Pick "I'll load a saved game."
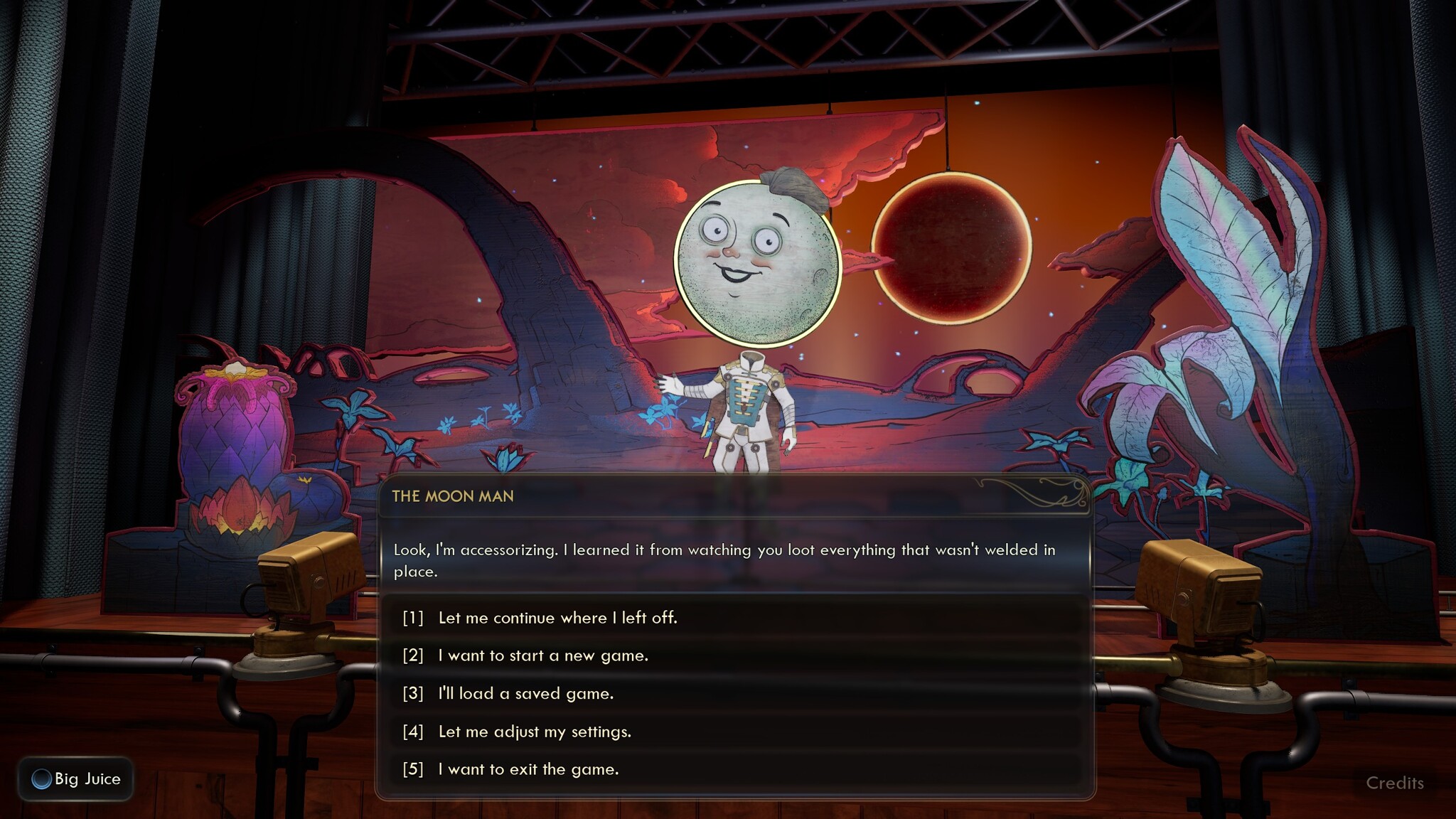 [x=525, y=693]
